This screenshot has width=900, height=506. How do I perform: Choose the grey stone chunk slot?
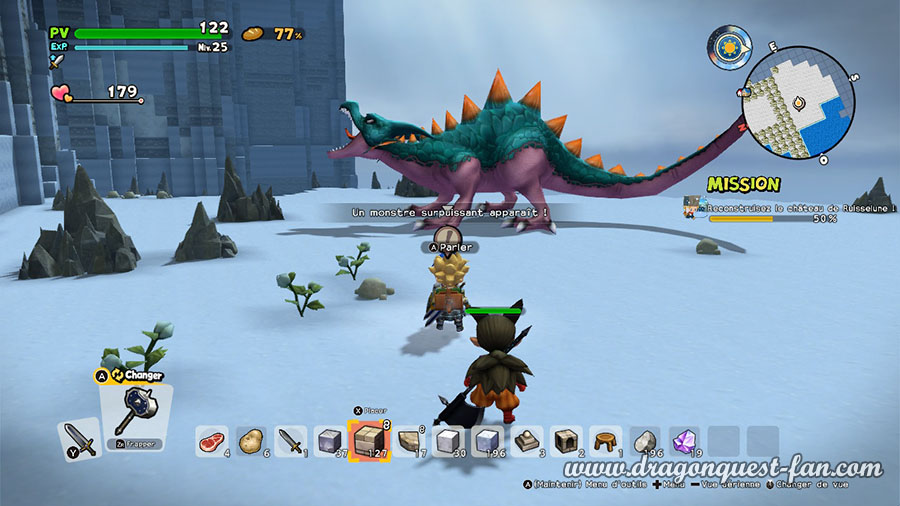point(645,440)
